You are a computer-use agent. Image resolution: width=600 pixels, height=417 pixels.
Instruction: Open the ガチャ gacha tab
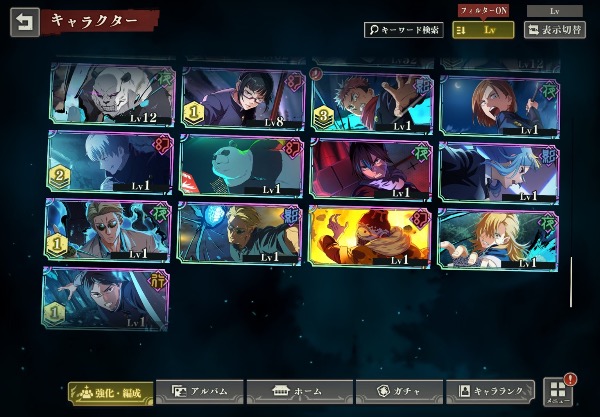tap(392, 391)
